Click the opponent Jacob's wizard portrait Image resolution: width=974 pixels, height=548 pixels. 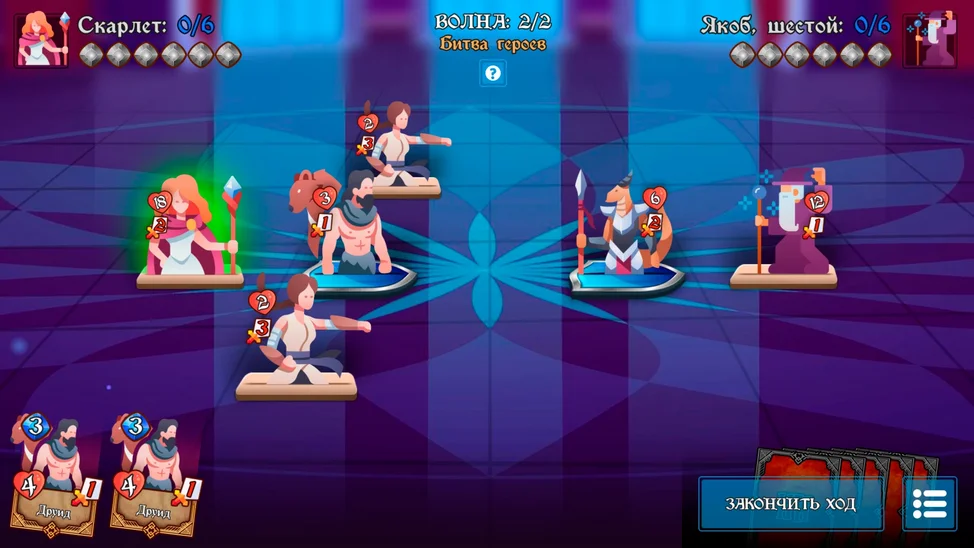pos(930,39)
